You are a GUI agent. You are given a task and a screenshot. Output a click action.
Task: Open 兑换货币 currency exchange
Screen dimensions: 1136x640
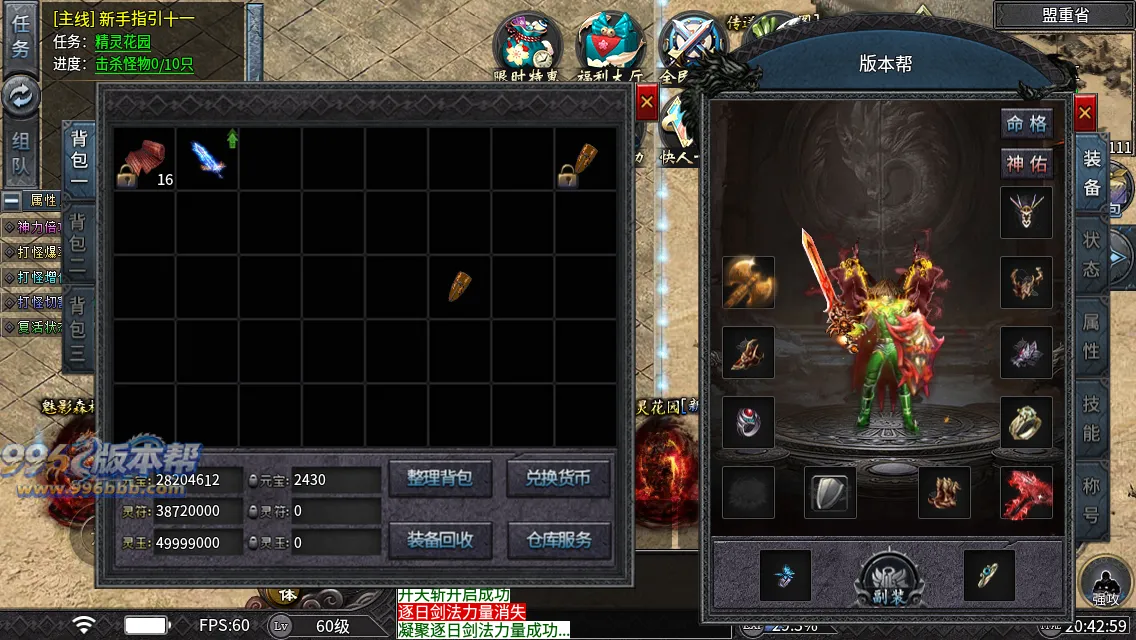pos(558,478)
